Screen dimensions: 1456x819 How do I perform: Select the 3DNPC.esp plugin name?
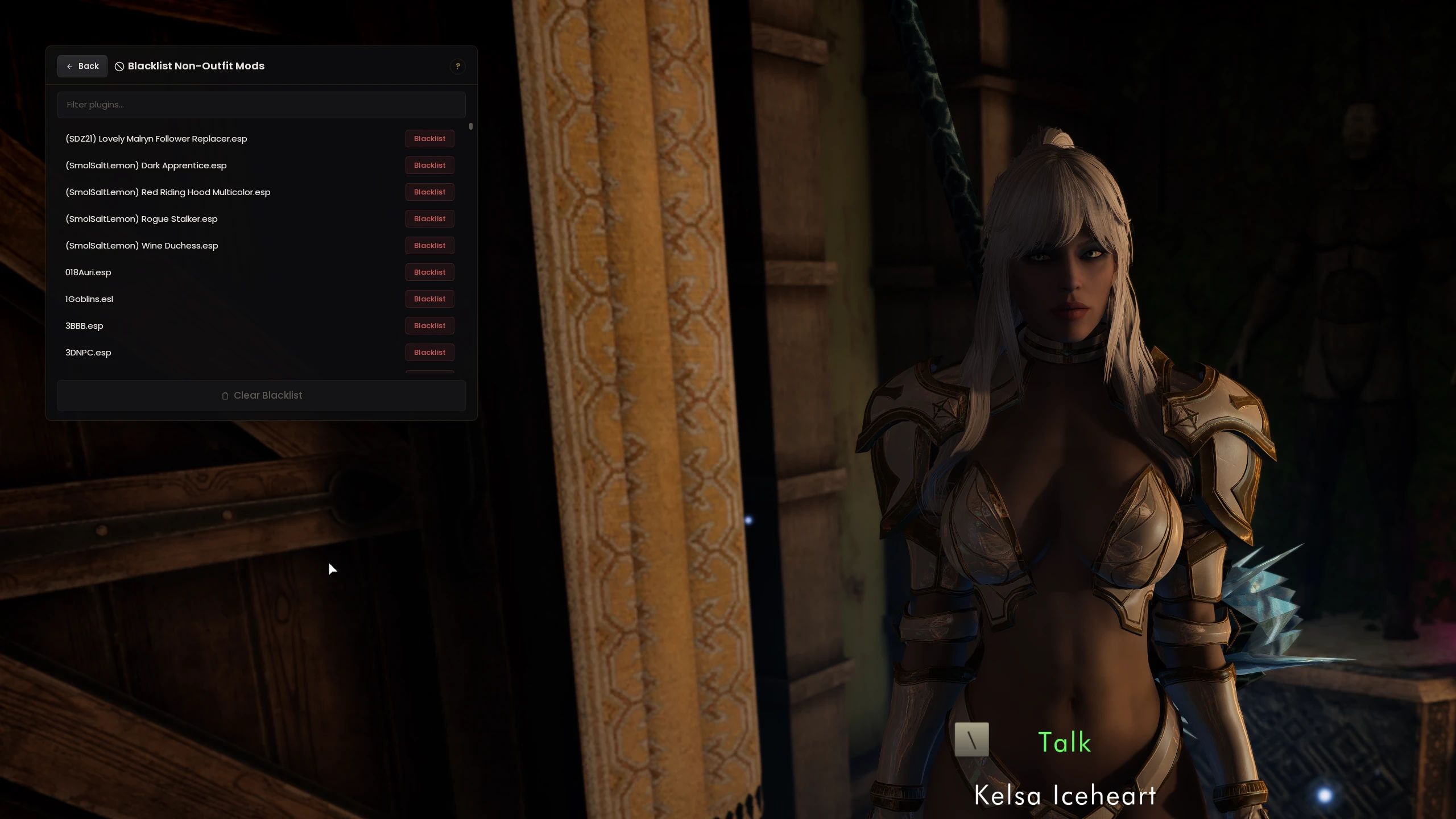click(88, 352)
